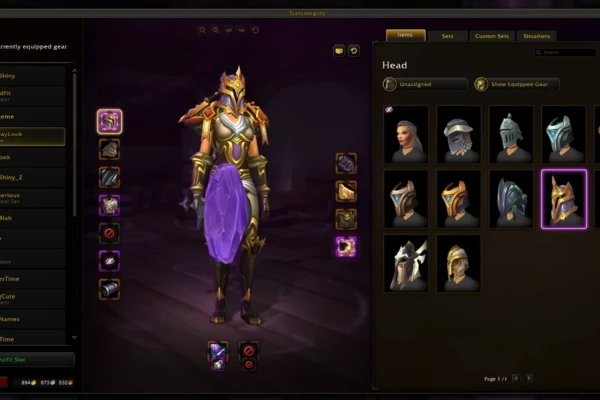Switch to the Items tab
This screenshot has height=400, width=600.
point(405,36)
